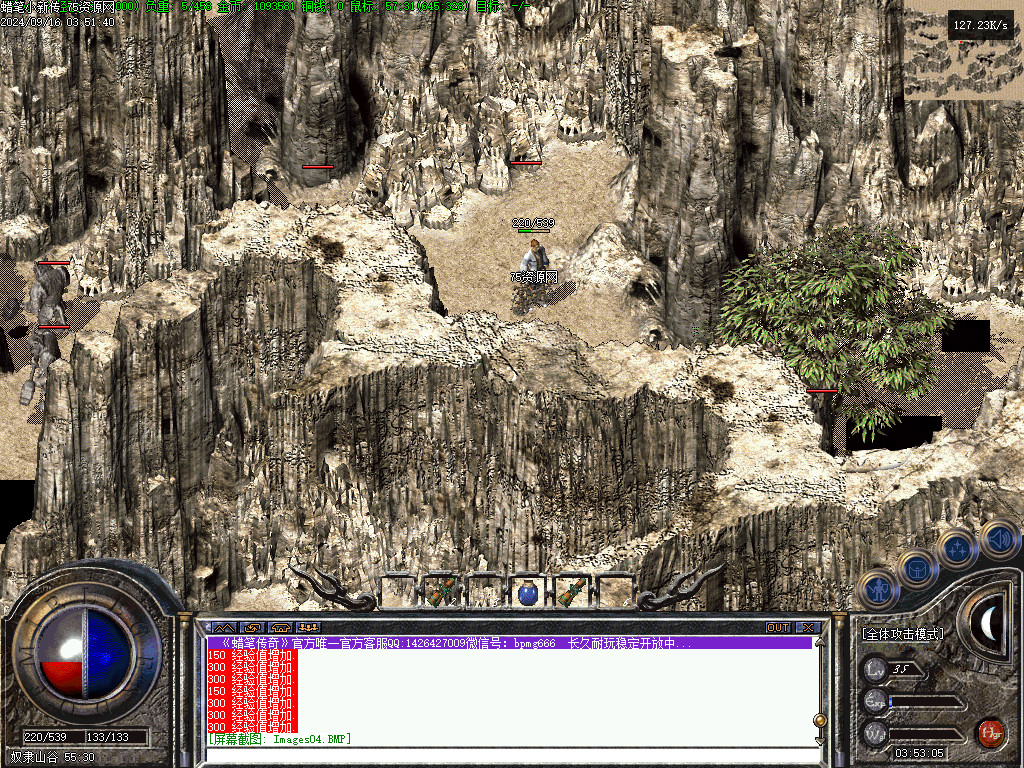Open the character status icon

pos(878,590)
